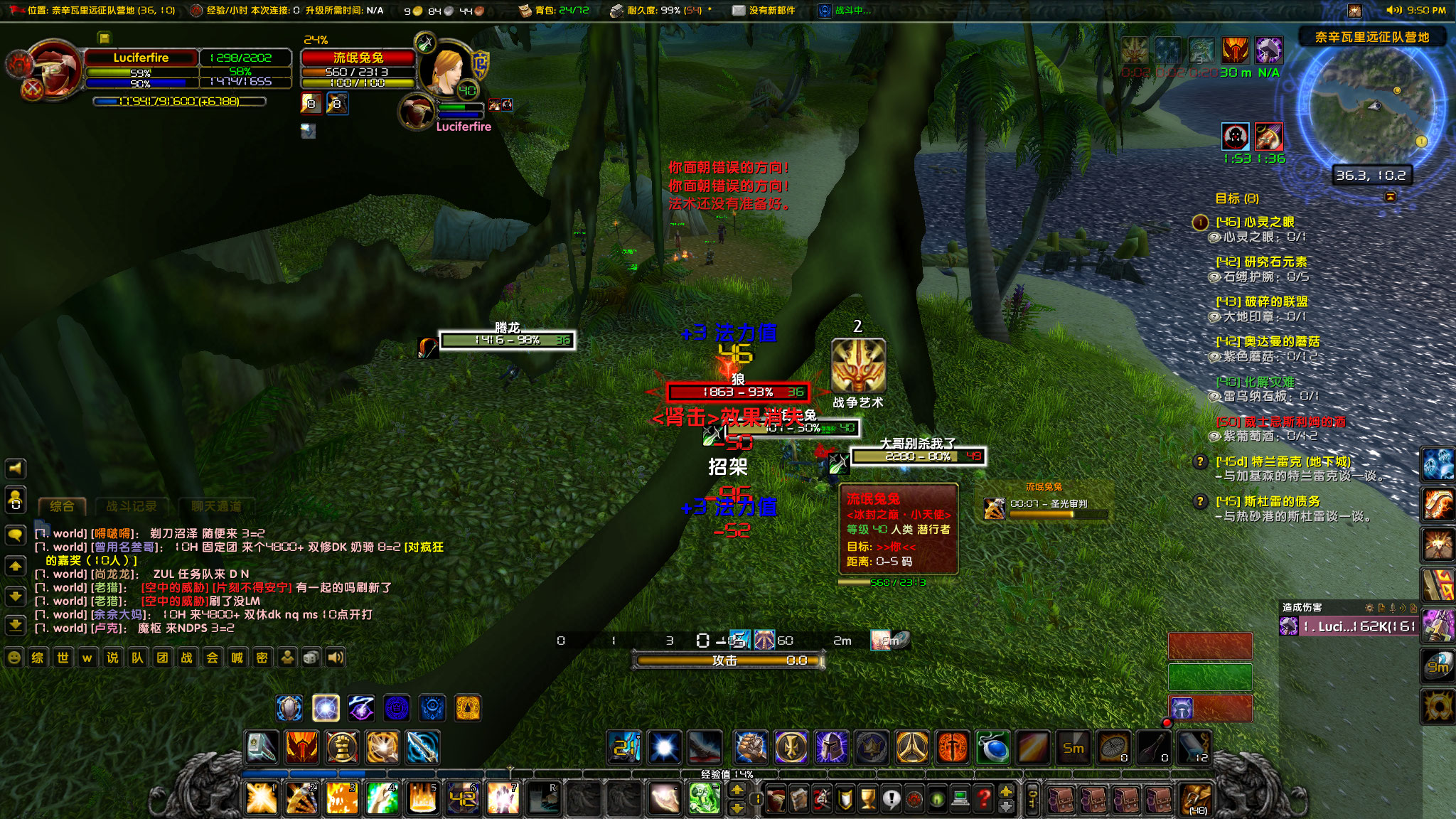The height and width of the screenshot is (819, 1456).
Task: Toggle the speaker icon next to the chat buttons
Action: (338, 657)
